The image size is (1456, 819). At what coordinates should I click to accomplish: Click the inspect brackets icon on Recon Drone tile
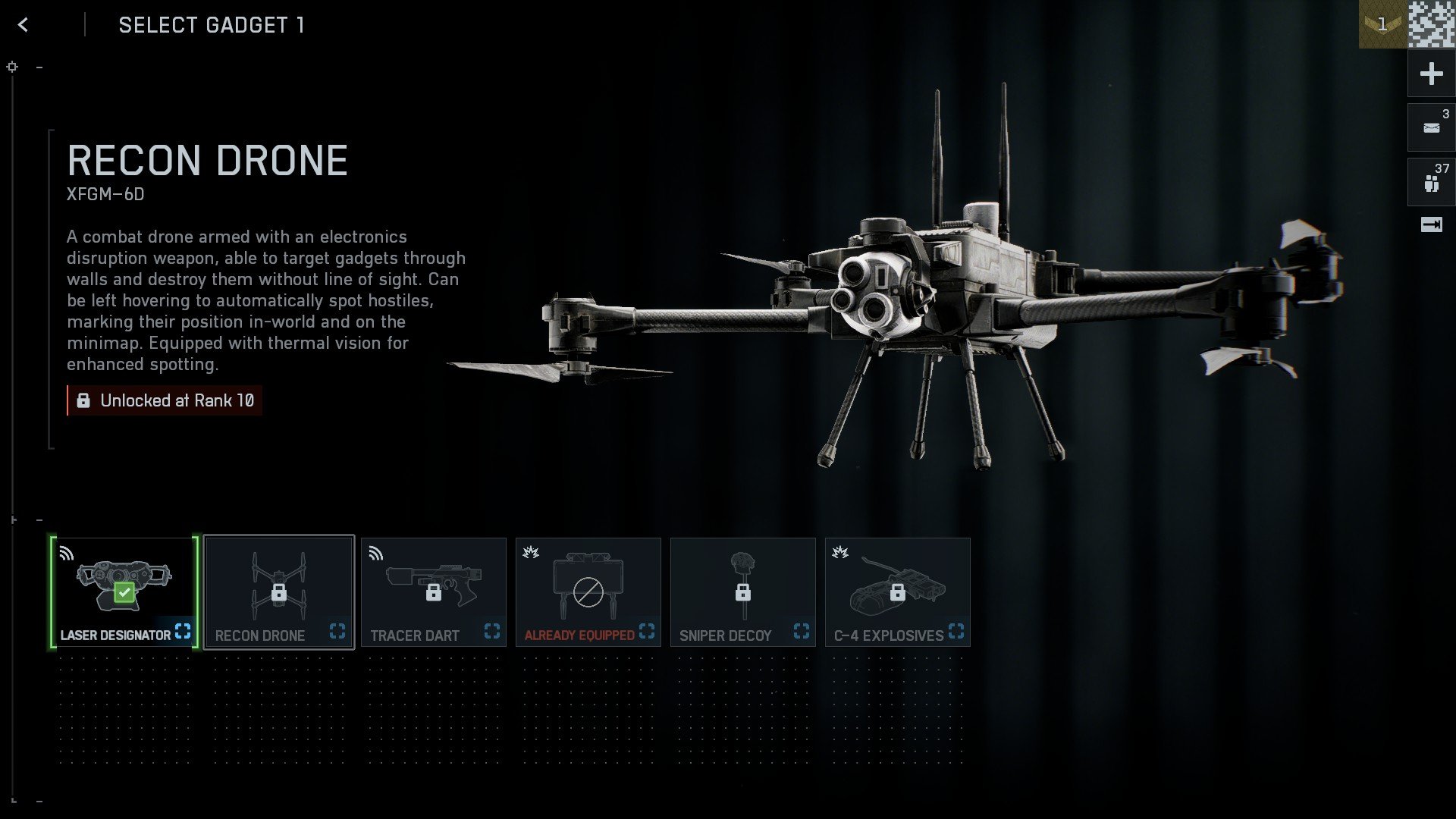point(338,631)
